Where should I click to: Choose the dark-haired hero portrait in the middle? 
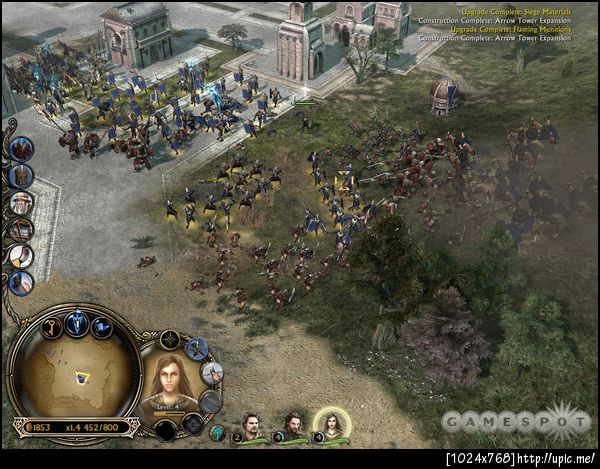(x=291, y=426)
